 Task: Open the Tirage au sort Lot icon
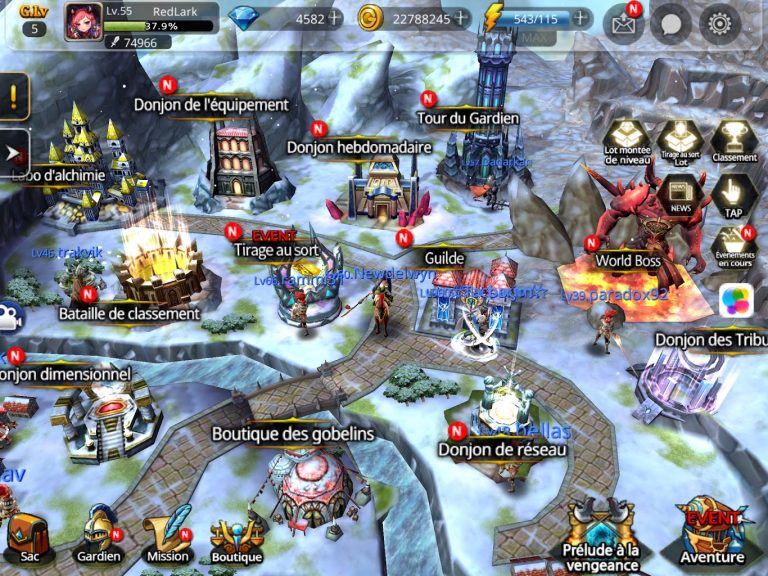coord(681,142)
